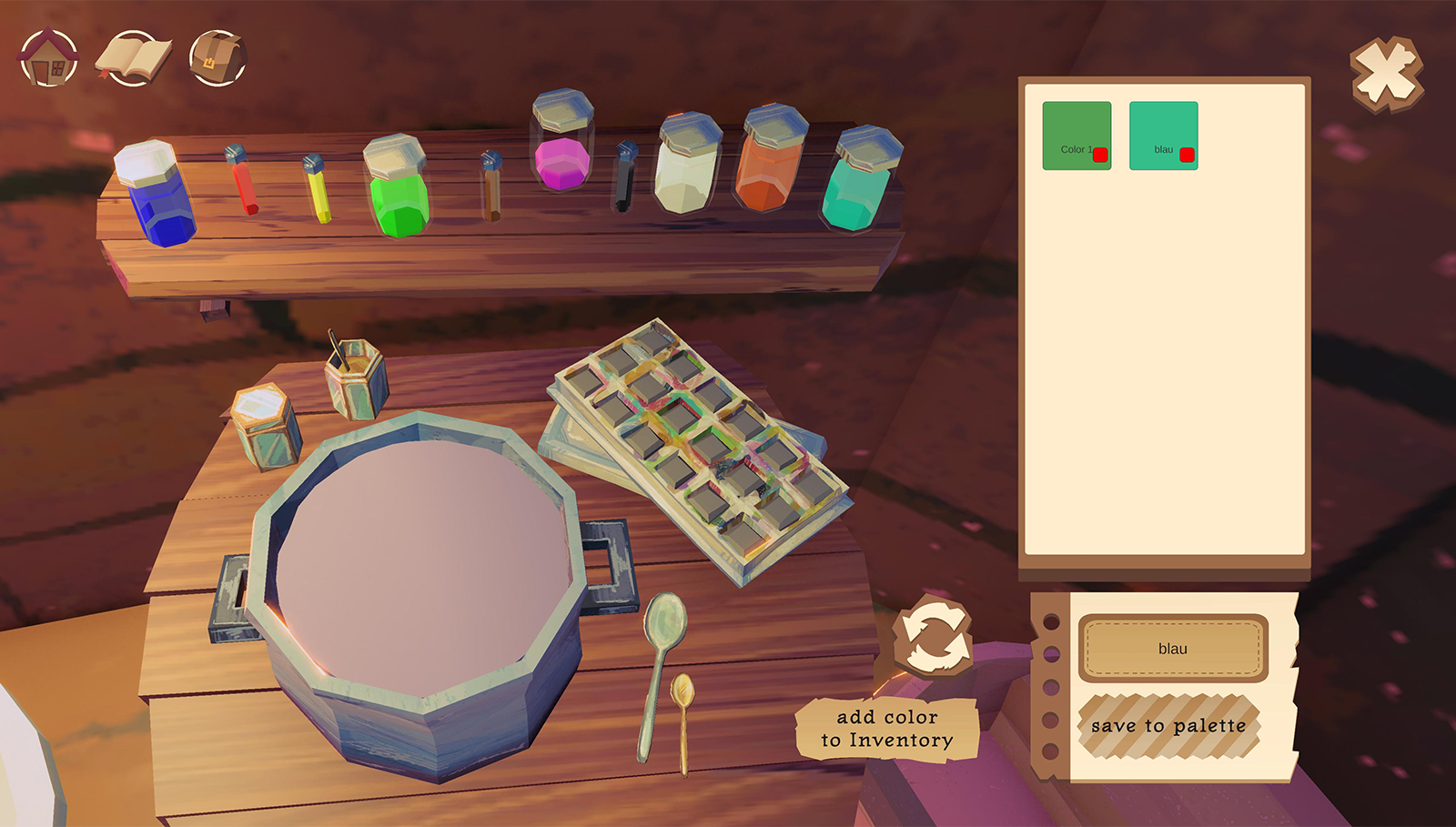Add color to Inventory
Image resolution: width=1456 pixels, height=827 pixels.
[x=887, y=729]
